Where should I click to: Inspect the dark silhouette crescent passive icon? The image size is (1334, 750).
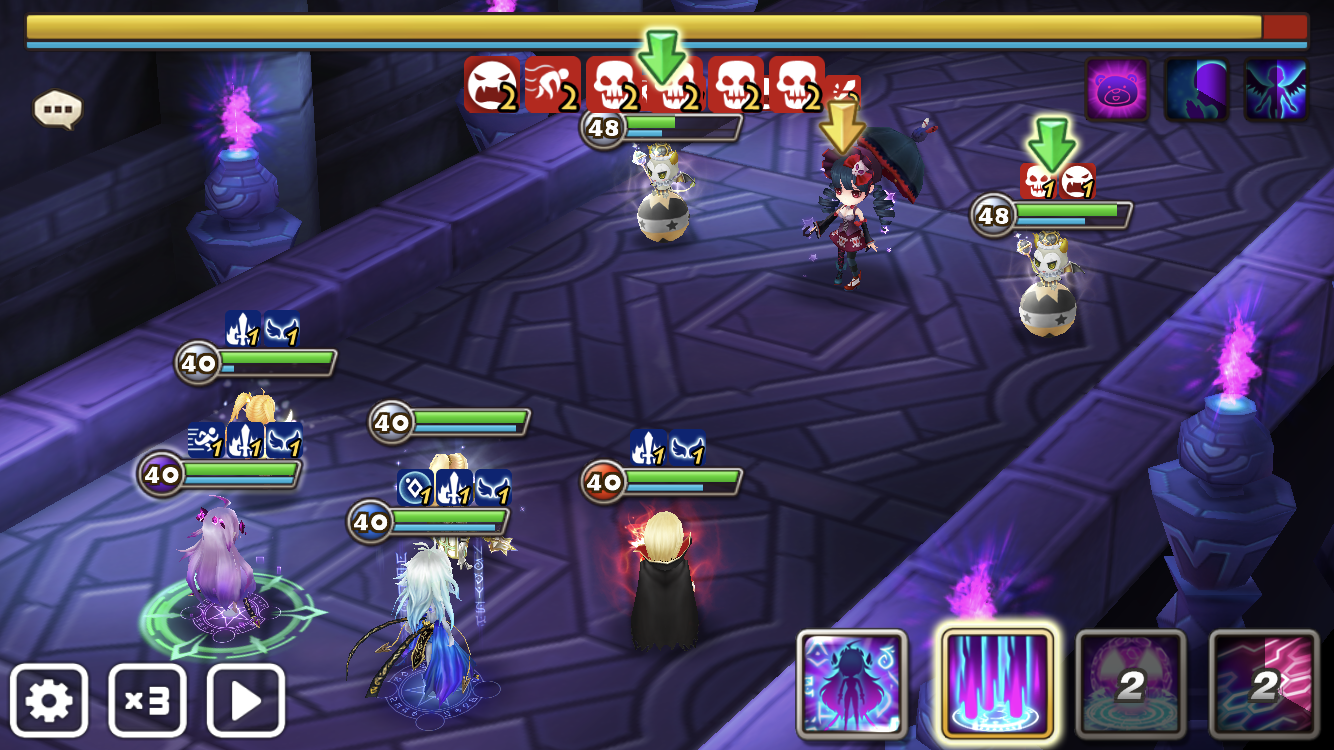click(x=1196, y=90)
